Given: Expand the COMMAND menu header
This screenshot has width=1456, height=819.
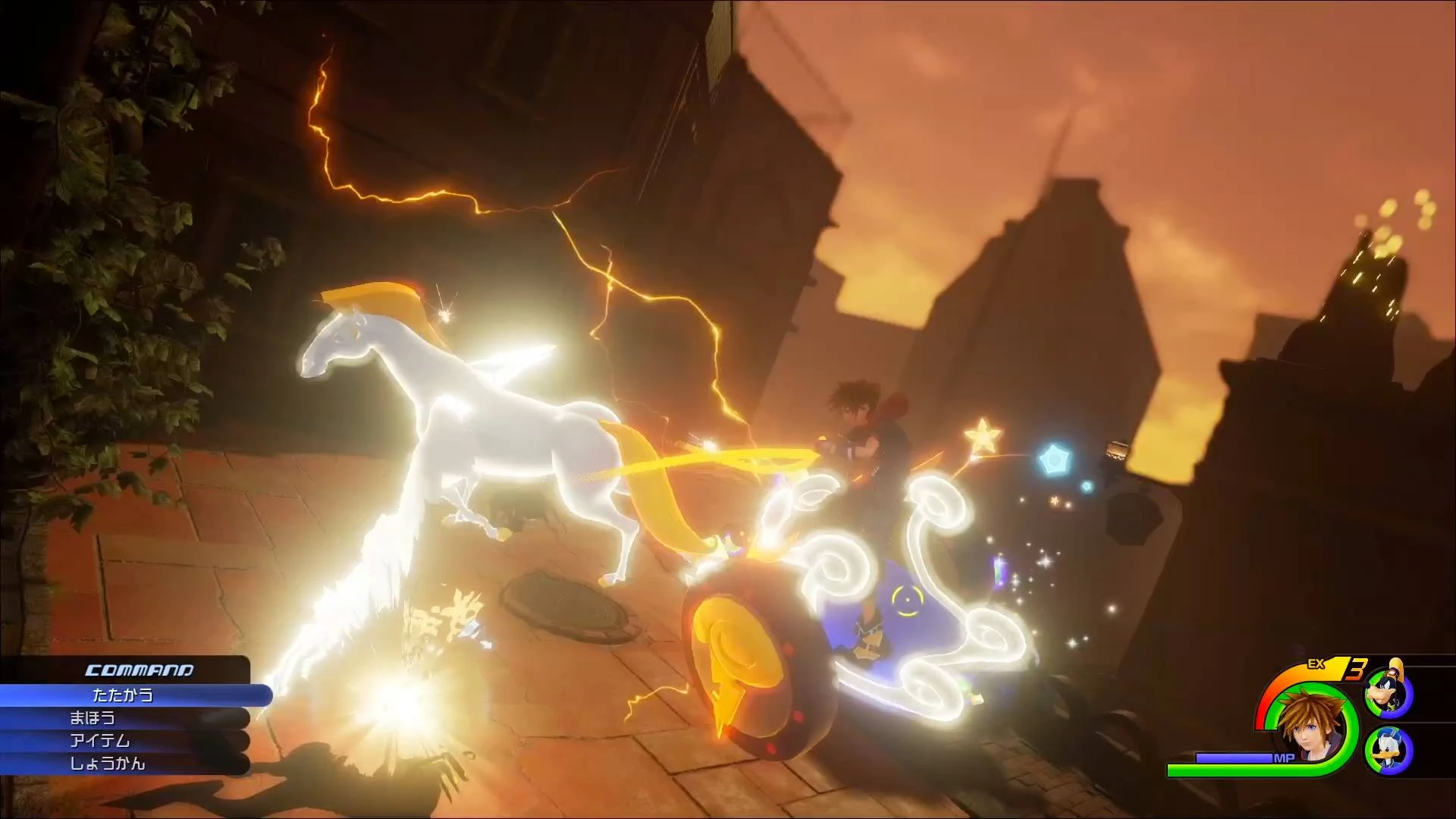Looking at the screenshot, I should (x=138, y=671).
